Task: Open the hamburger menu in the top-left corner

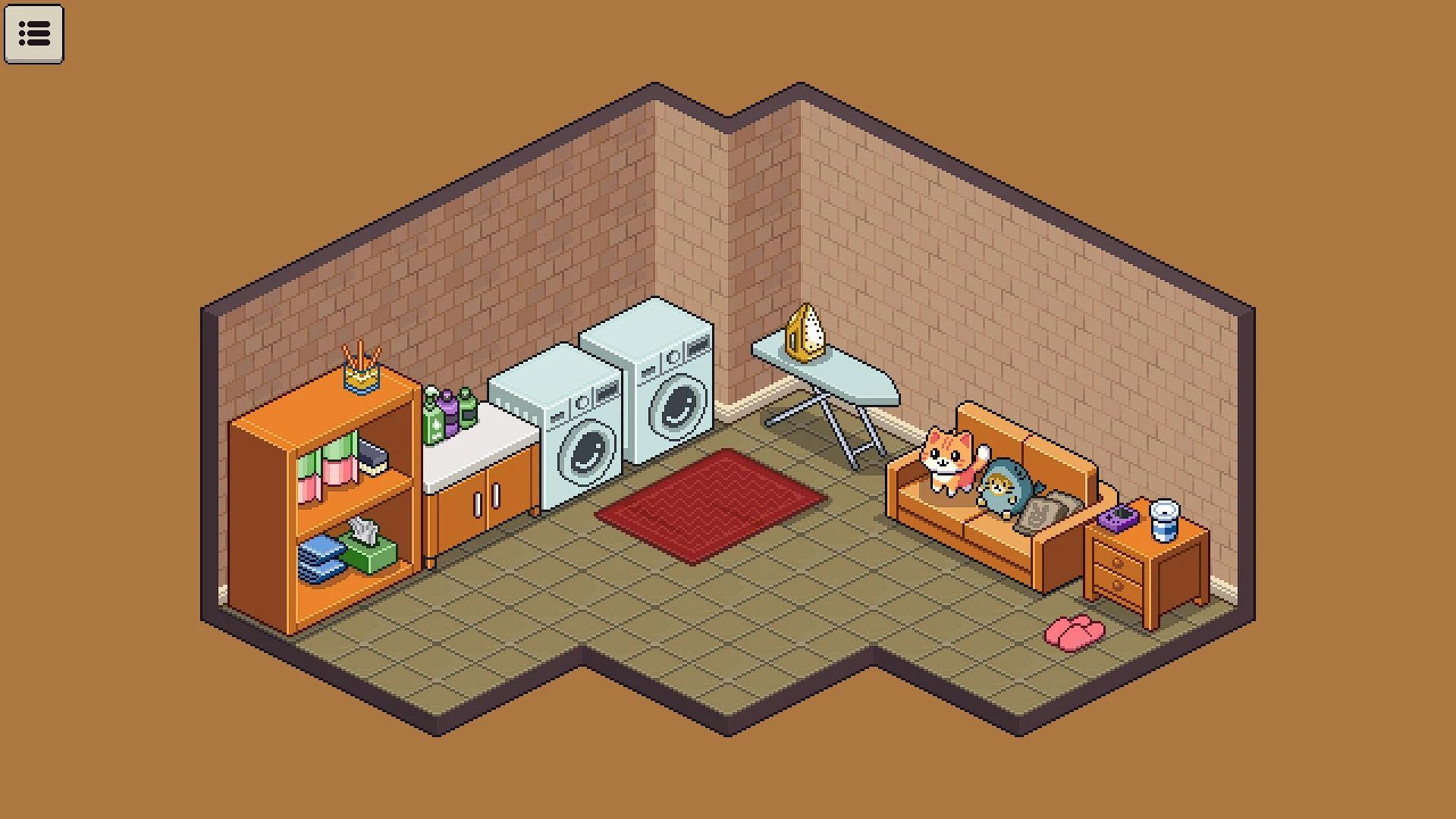Action: tap(34, 34)
